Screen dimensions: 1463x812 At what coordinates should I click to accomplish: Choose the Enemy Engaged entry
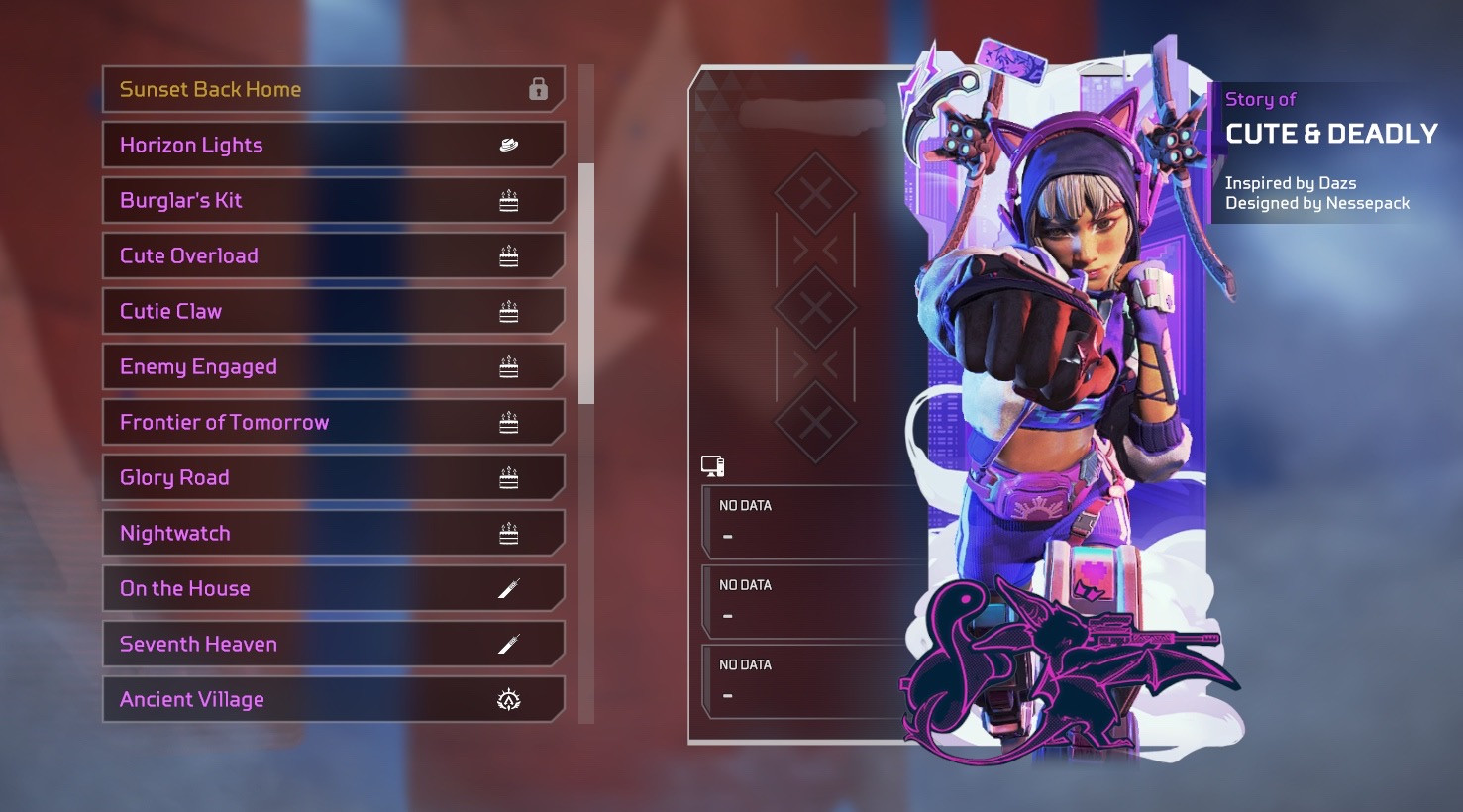333,366
